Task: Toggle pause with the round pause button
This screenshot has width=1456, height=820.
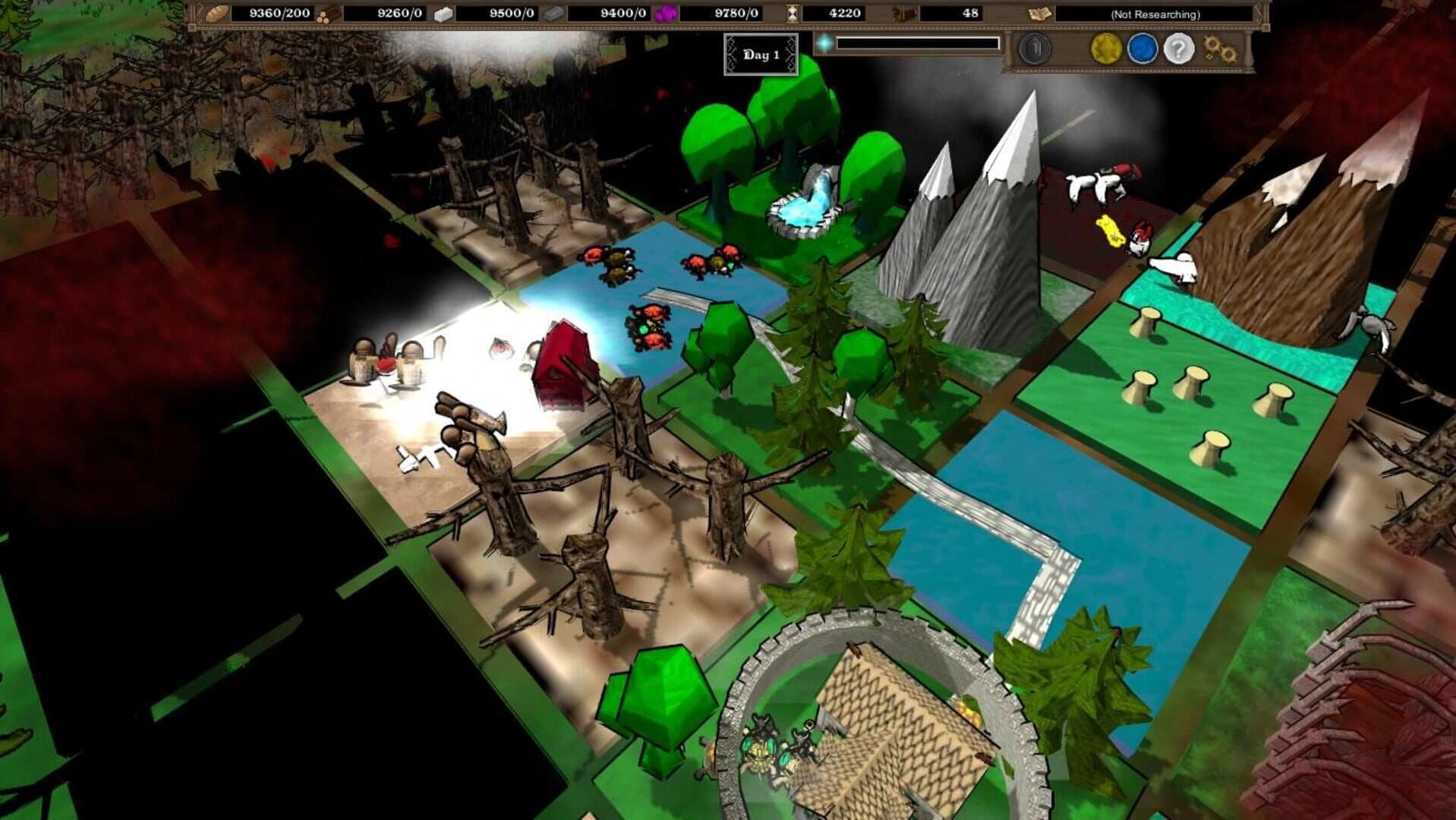Action: 1036,48
